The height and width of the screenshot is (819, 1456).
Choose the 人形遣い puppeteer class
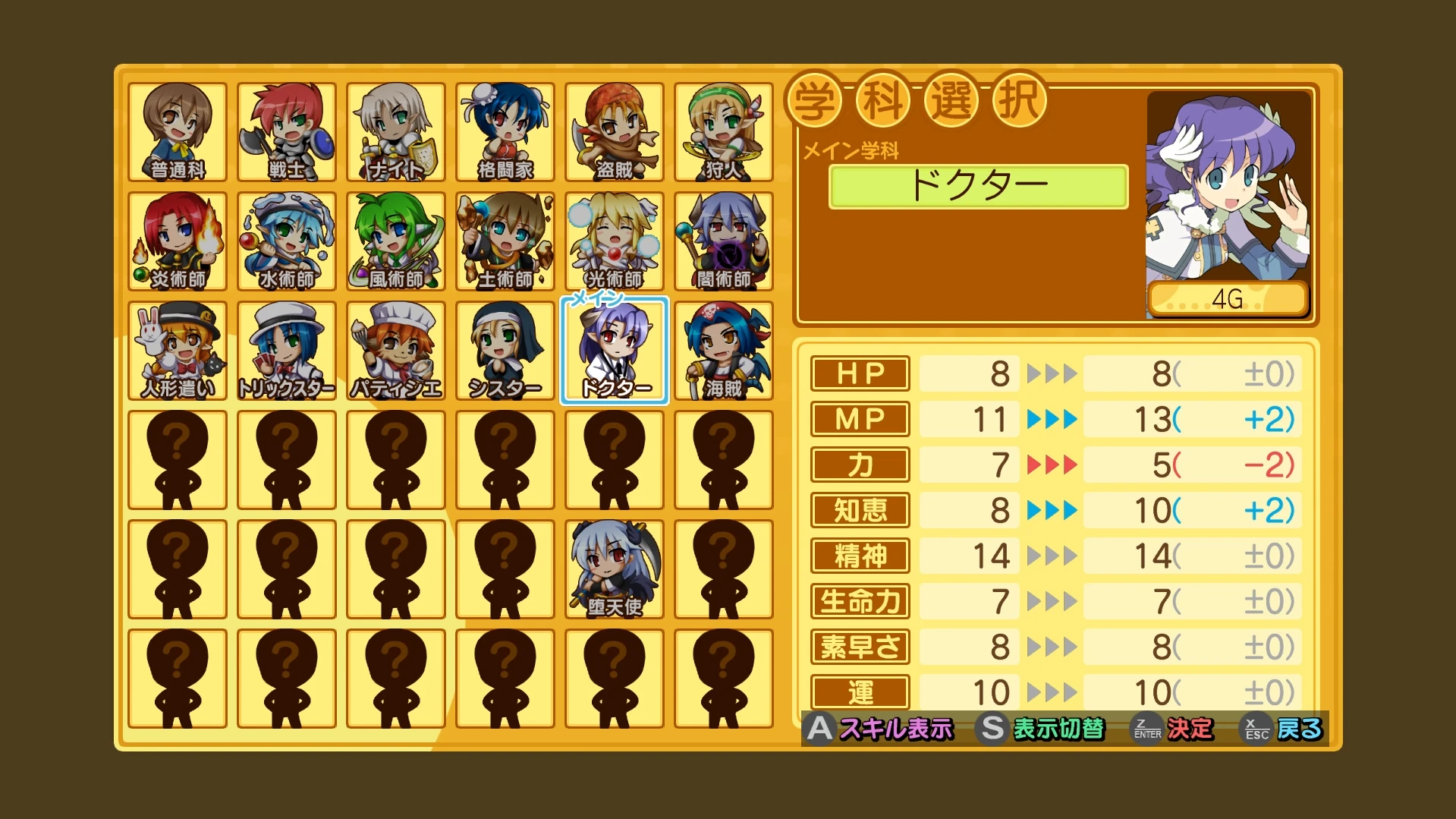(x=178, y=351)
